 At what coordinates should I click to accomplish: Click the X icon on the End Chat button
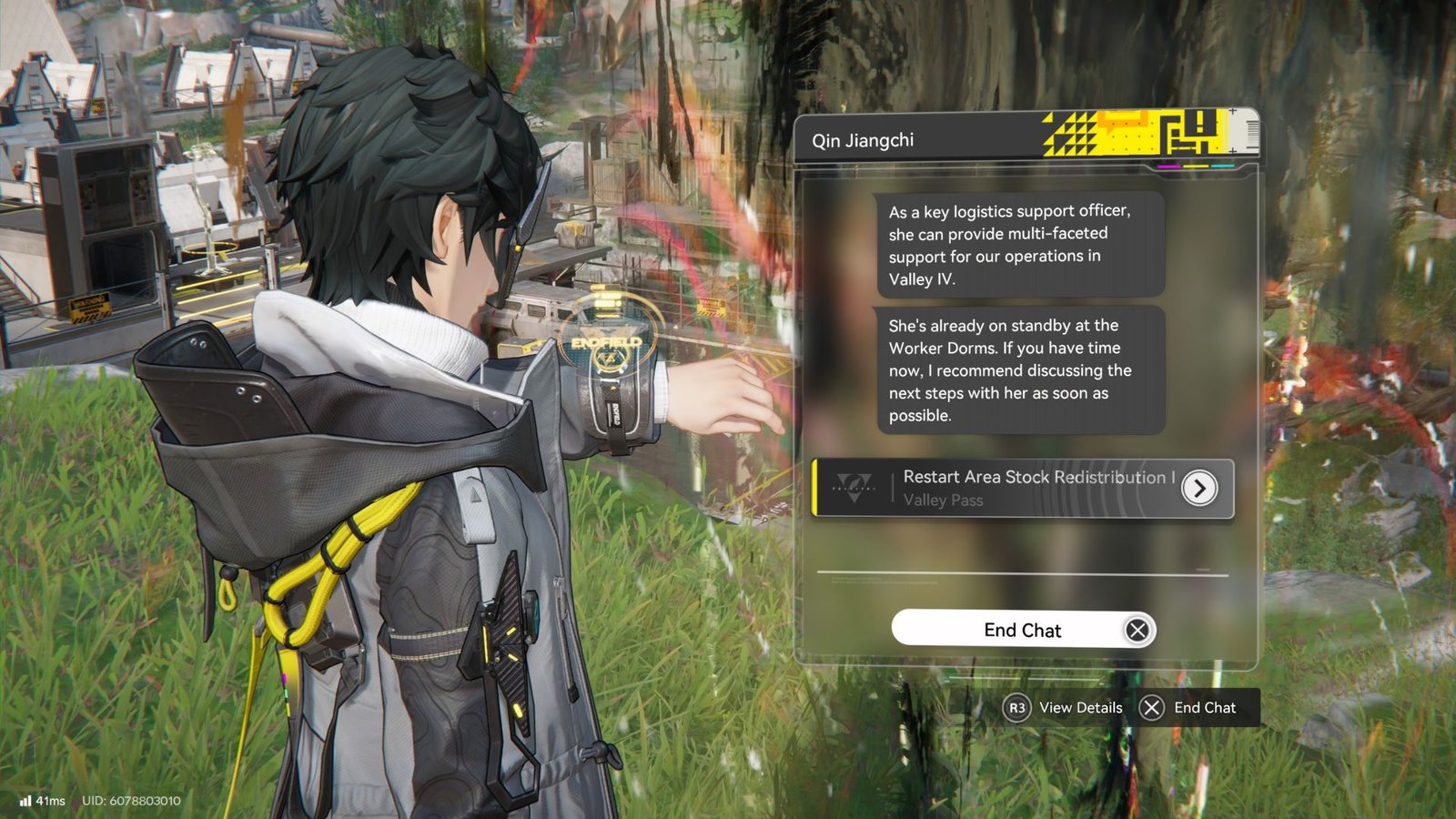1136,630
